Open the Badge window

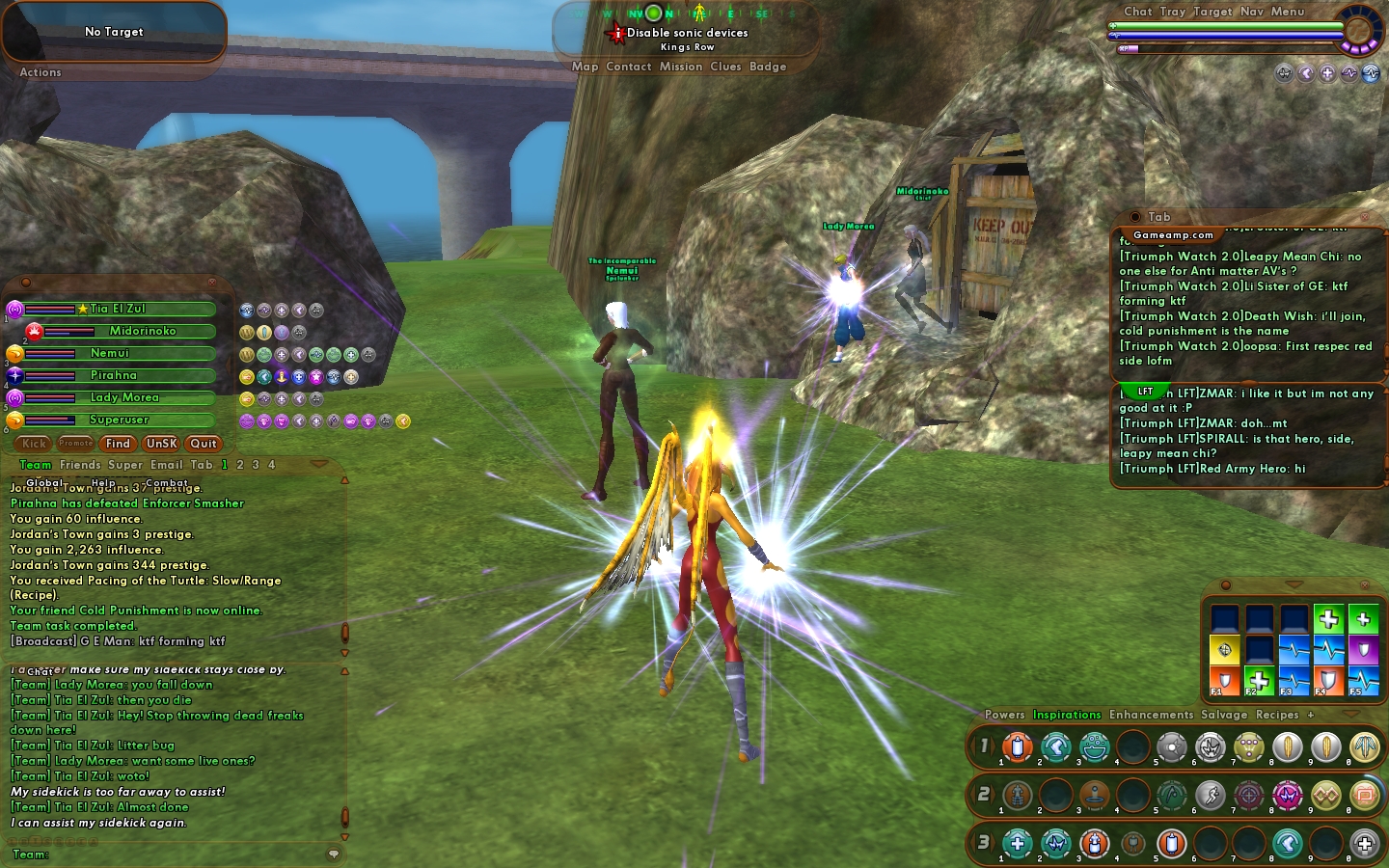click(x=768, y=67)
